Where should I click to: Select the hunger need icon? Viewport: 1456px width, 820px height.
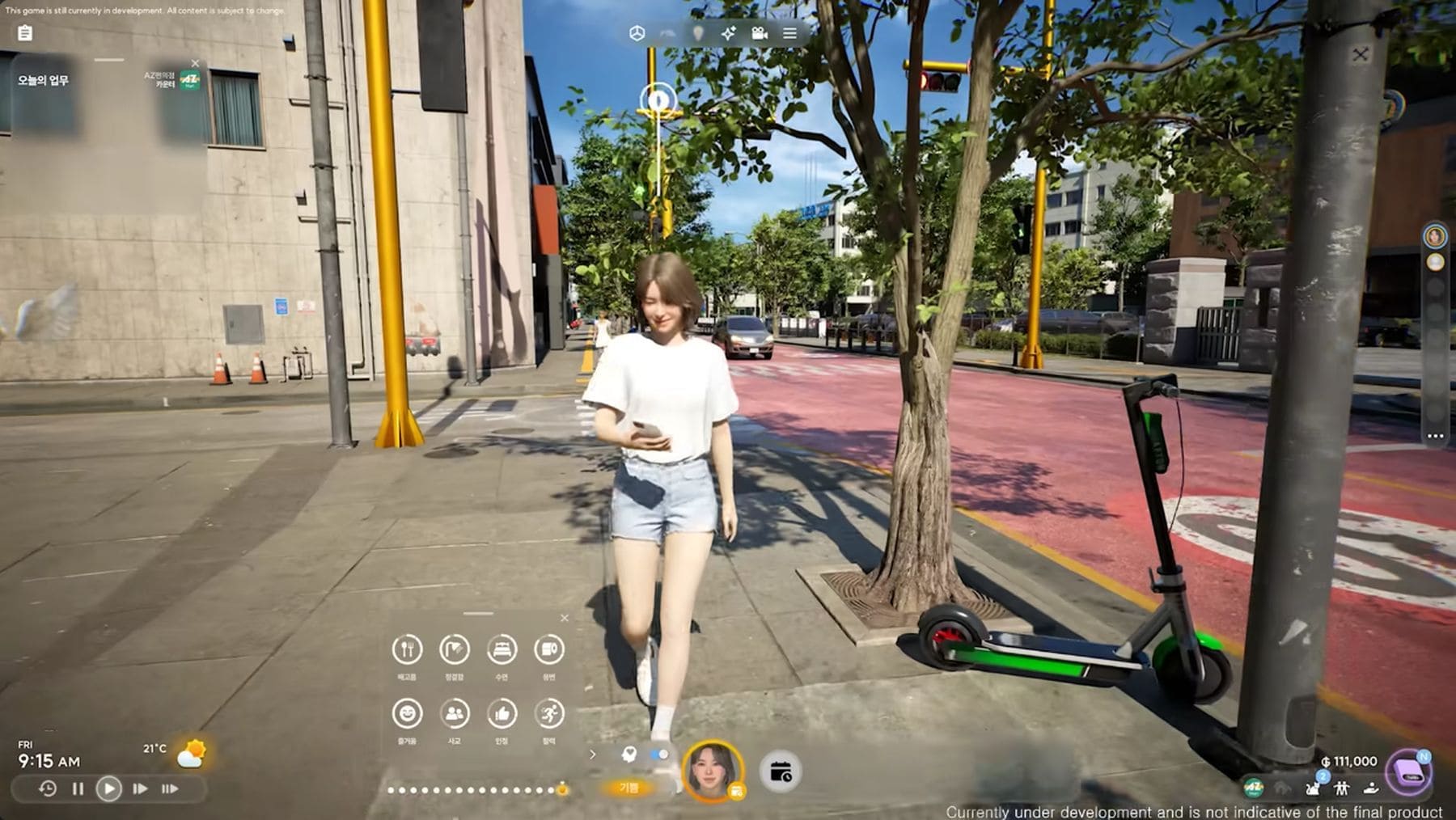coord(407,649)
